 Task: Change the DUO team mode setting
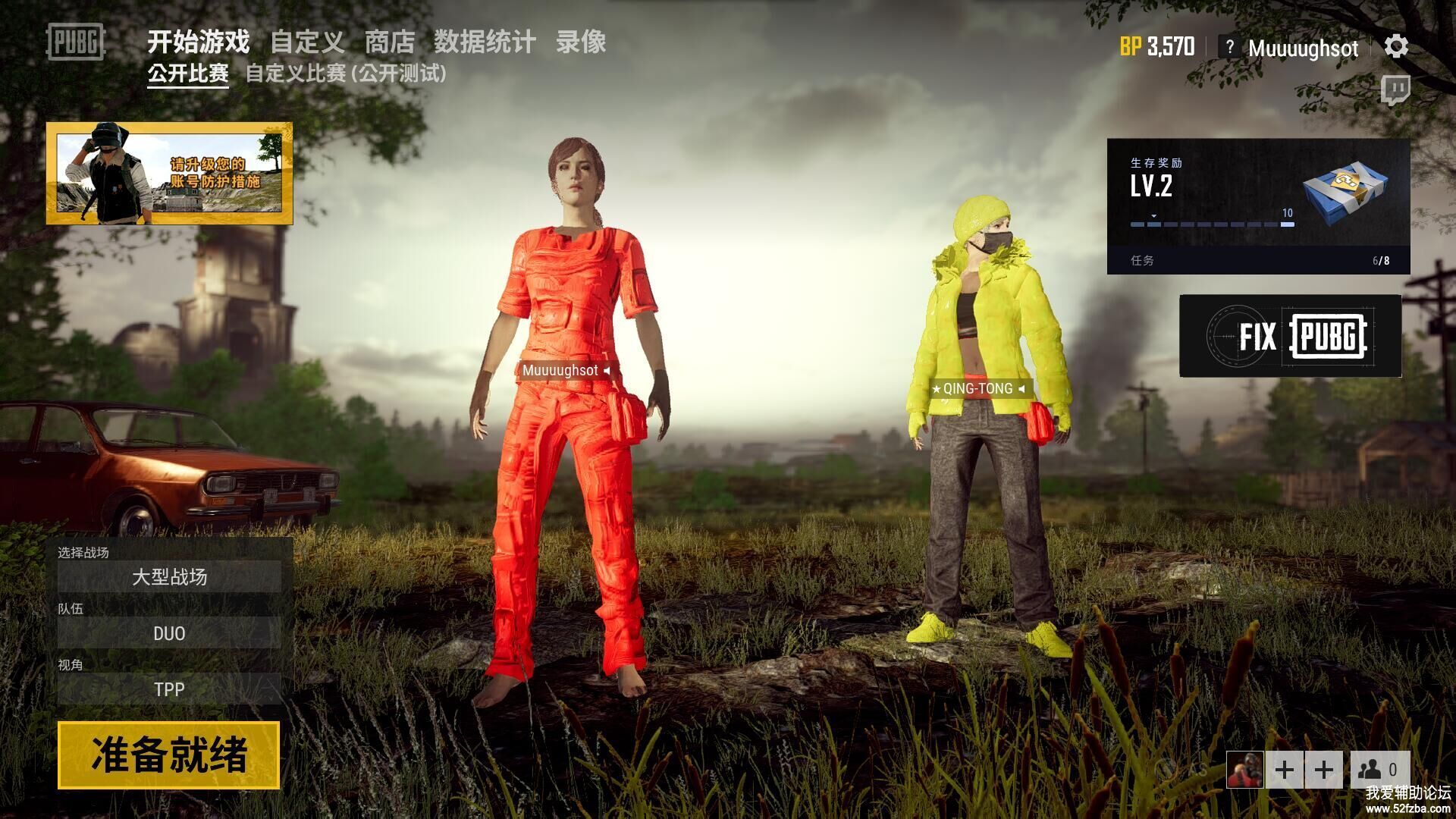169,633
